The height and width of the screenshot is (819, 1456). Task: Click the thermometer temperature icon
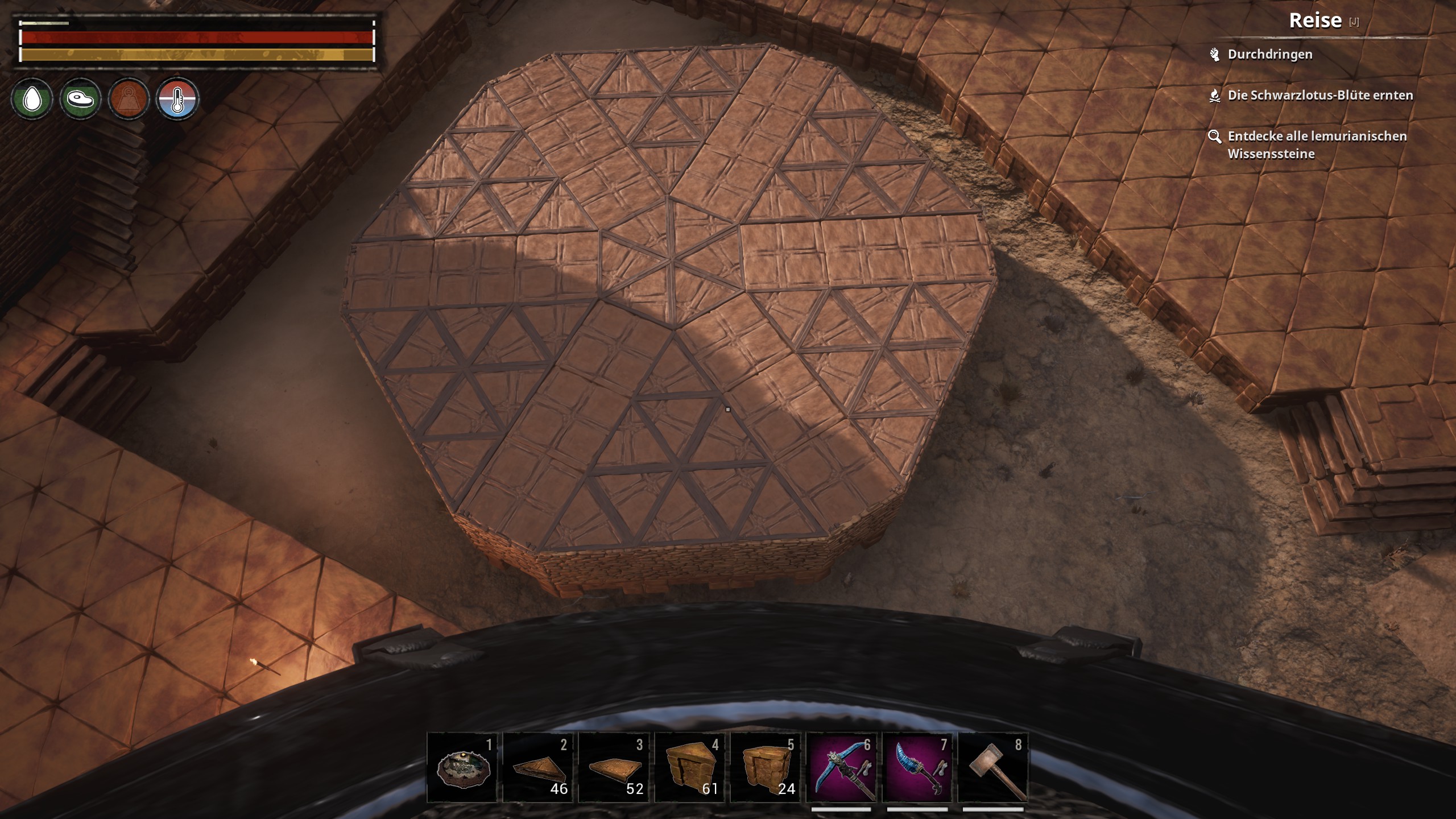pyautogui.click(x=177, y=99)
